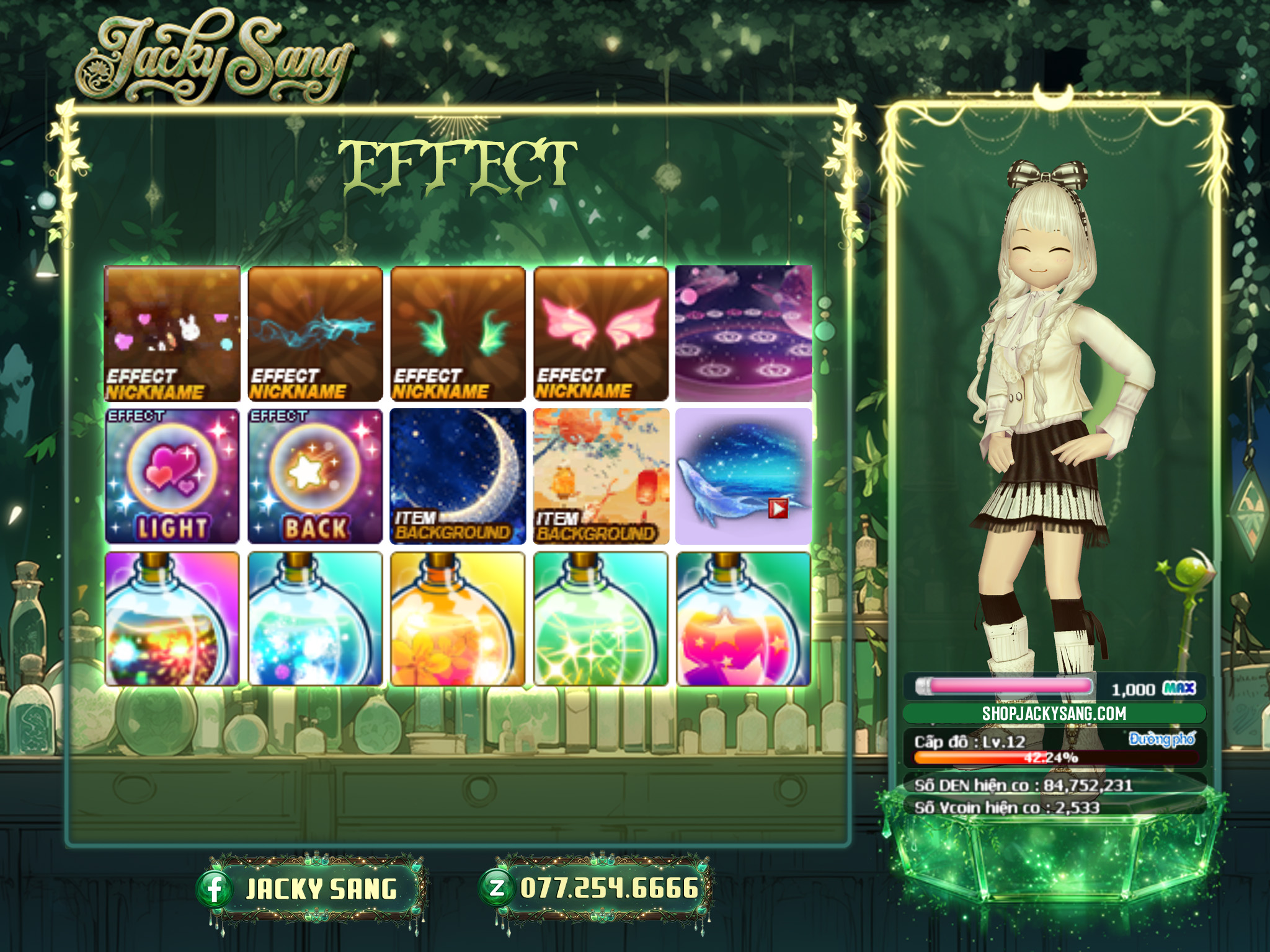Open the purple galaxy stage thumbnail
Image resolution: width=1270 pixels, height=952 pixels.
click(x=744, y=333)
